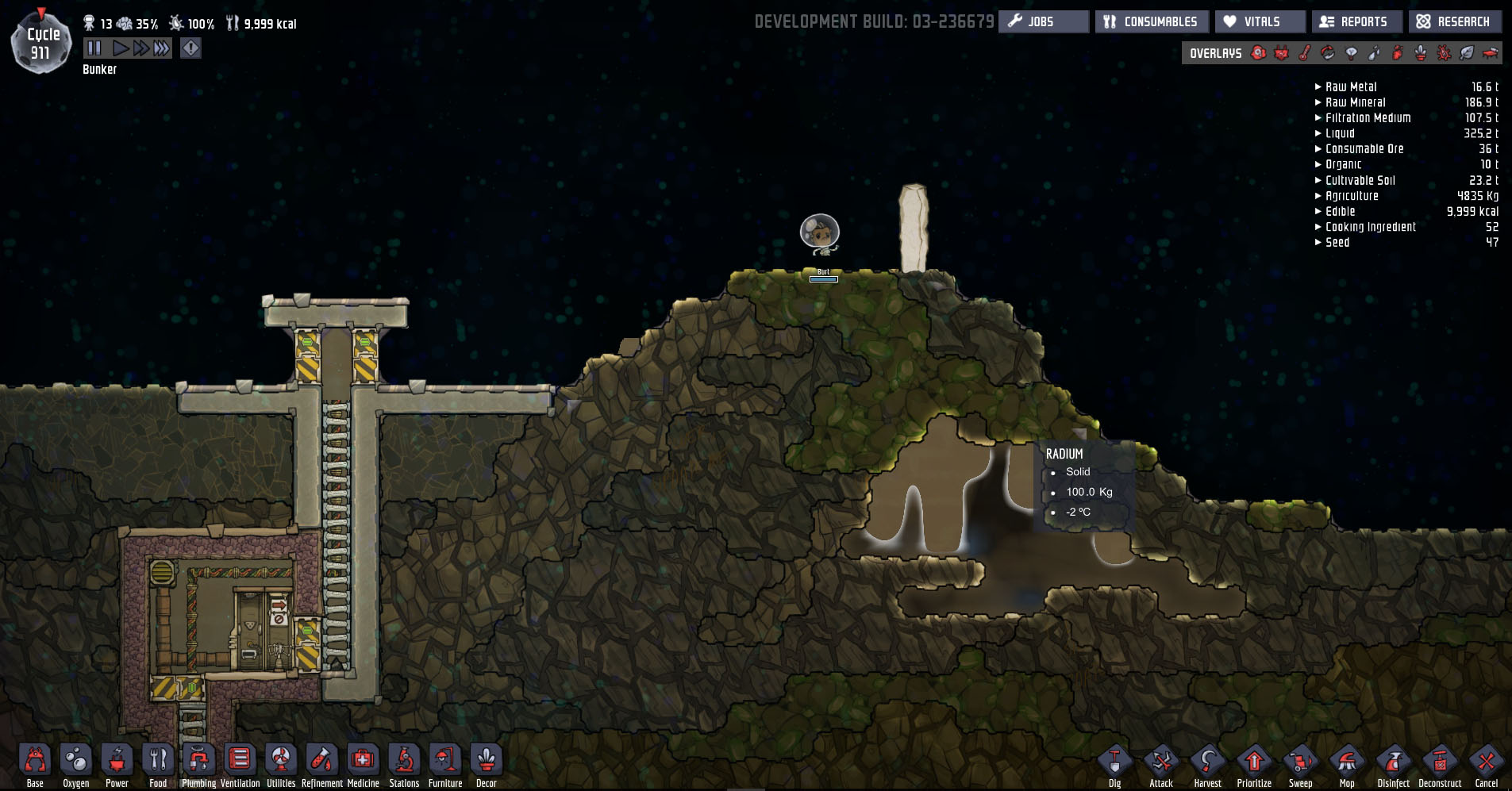The height and width of the screenshot is (791, 1512).
Task: Activate the Deconstruct tool
Action: tap(1440, 762)
